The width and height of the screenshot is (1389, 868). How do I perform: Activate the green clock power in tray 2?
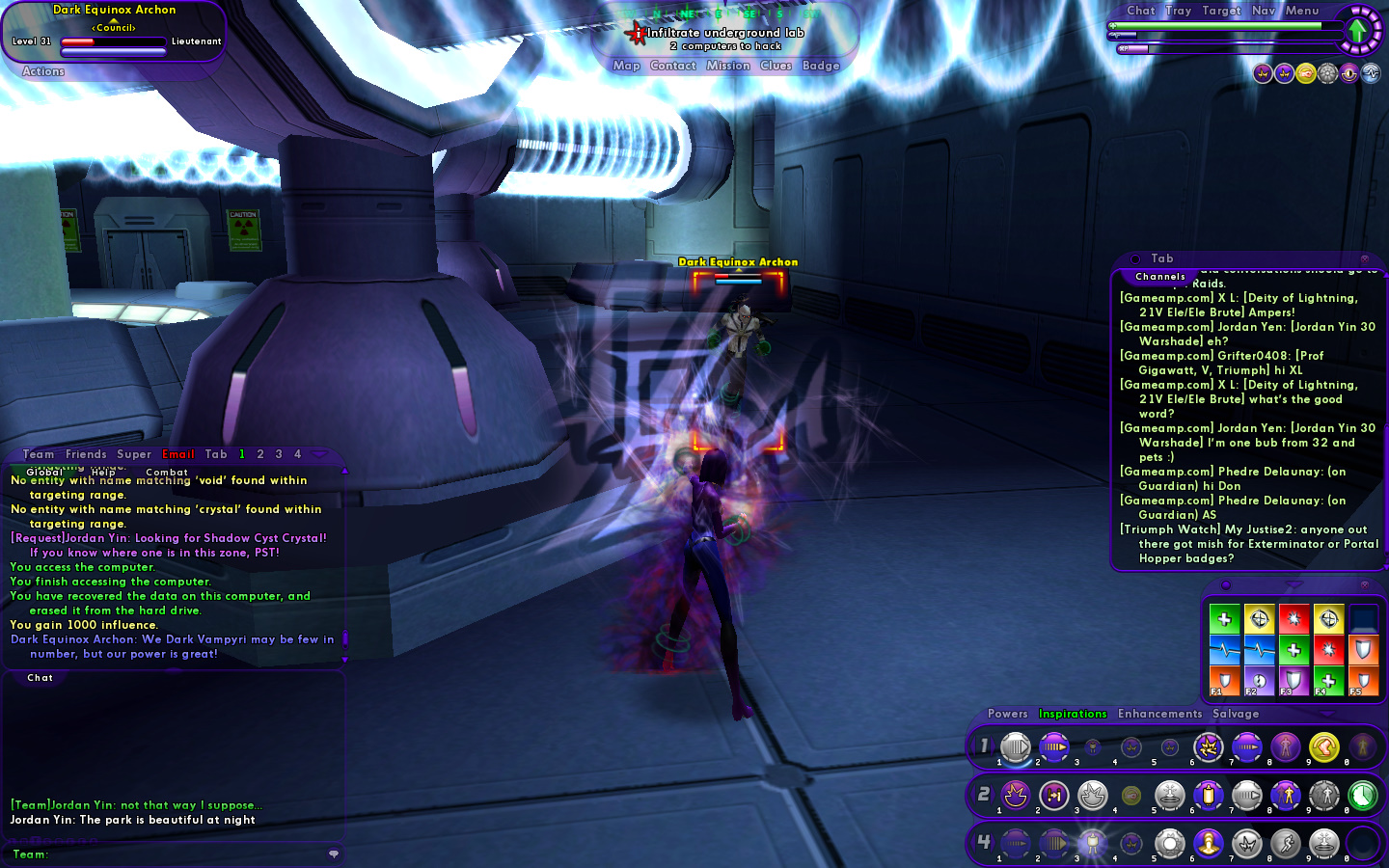[1362, 796]
